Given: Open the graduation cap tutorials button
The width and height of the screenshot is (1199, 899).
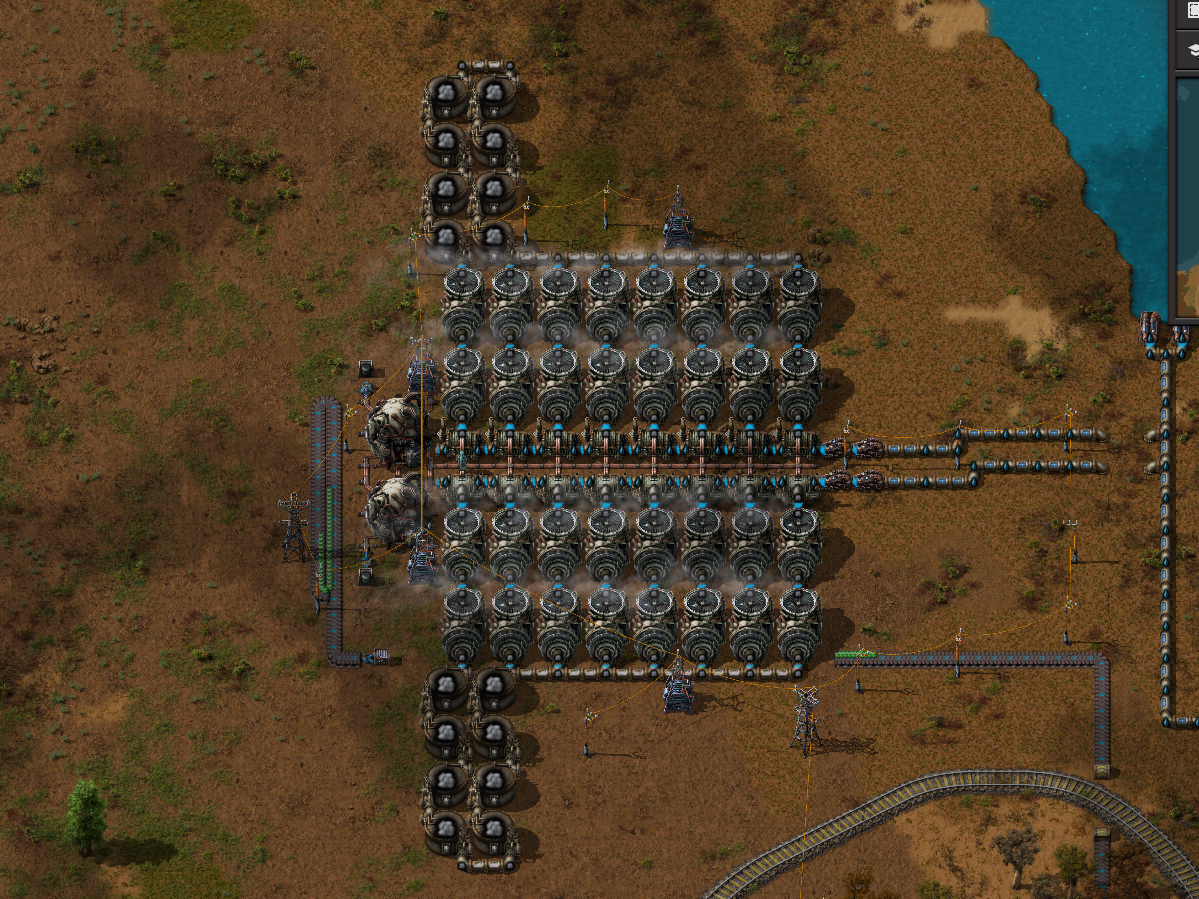Looking at the screenshot, I should [1193, 49].
